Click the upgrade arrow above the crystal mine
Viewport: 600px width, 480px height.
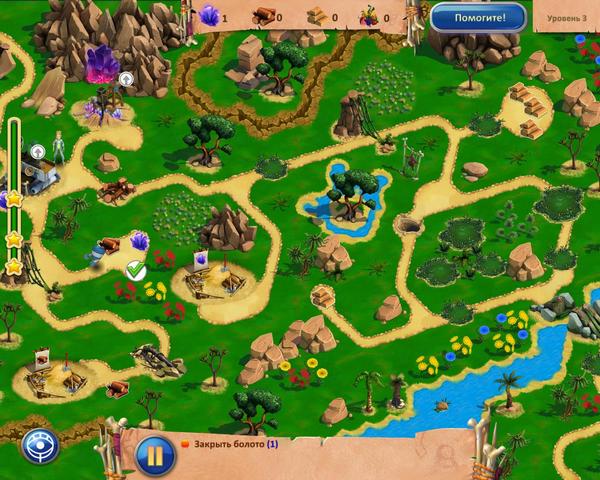coord(127,78)
